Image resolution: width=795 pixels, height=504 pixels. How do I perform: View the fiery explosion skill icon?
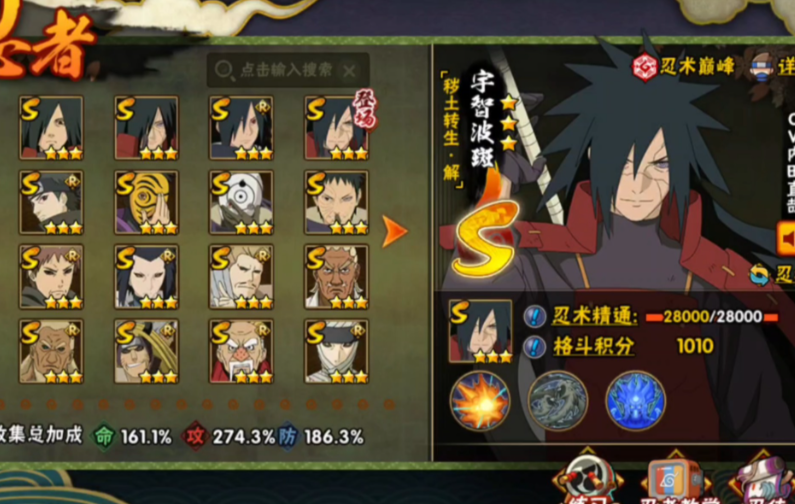click(x=480, y=400)
